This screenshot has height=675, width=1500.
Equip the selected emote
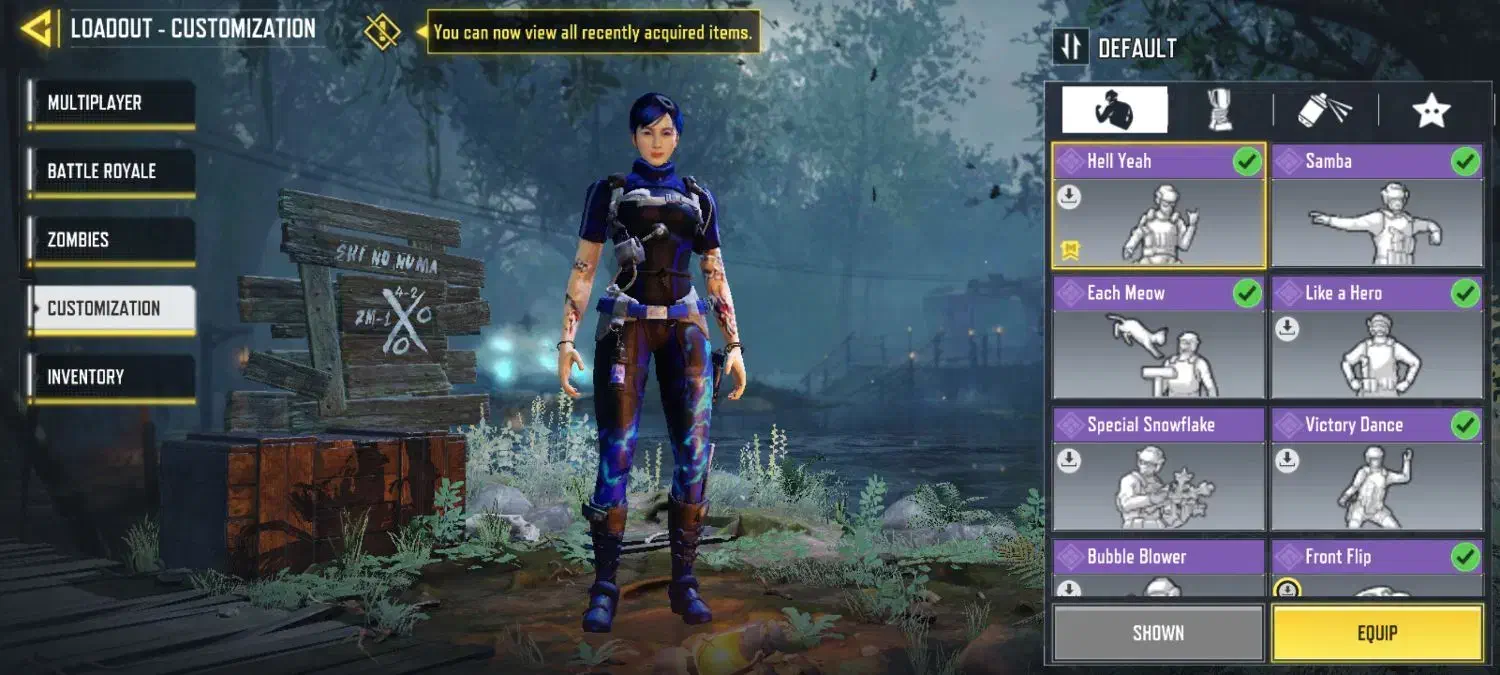point(1377,633)
